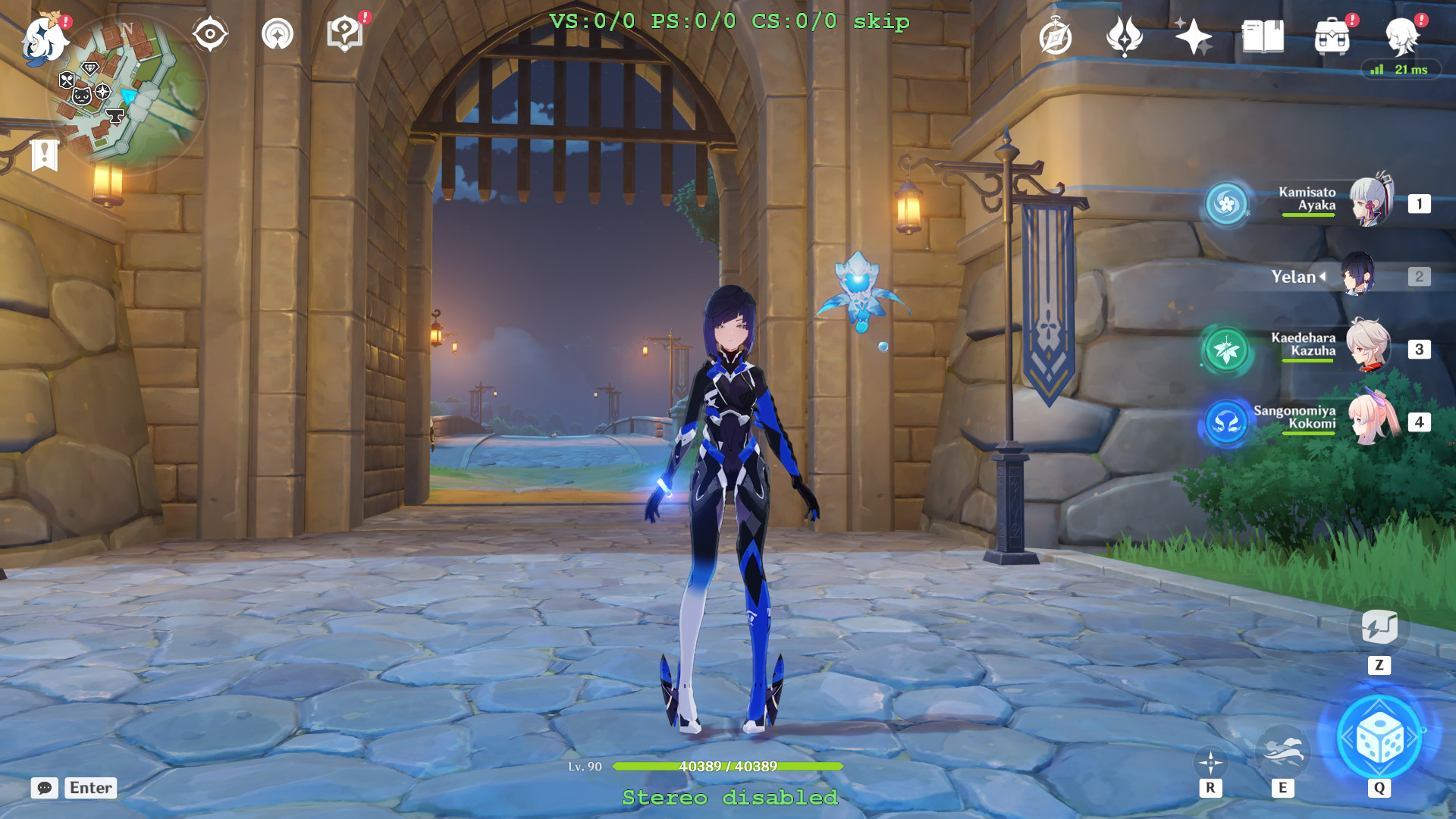The height and width of the screenshot is (819, 1456).
Task: Open the quest guide book with question mark
Action: pyautogui.click(x=345, y=34)
